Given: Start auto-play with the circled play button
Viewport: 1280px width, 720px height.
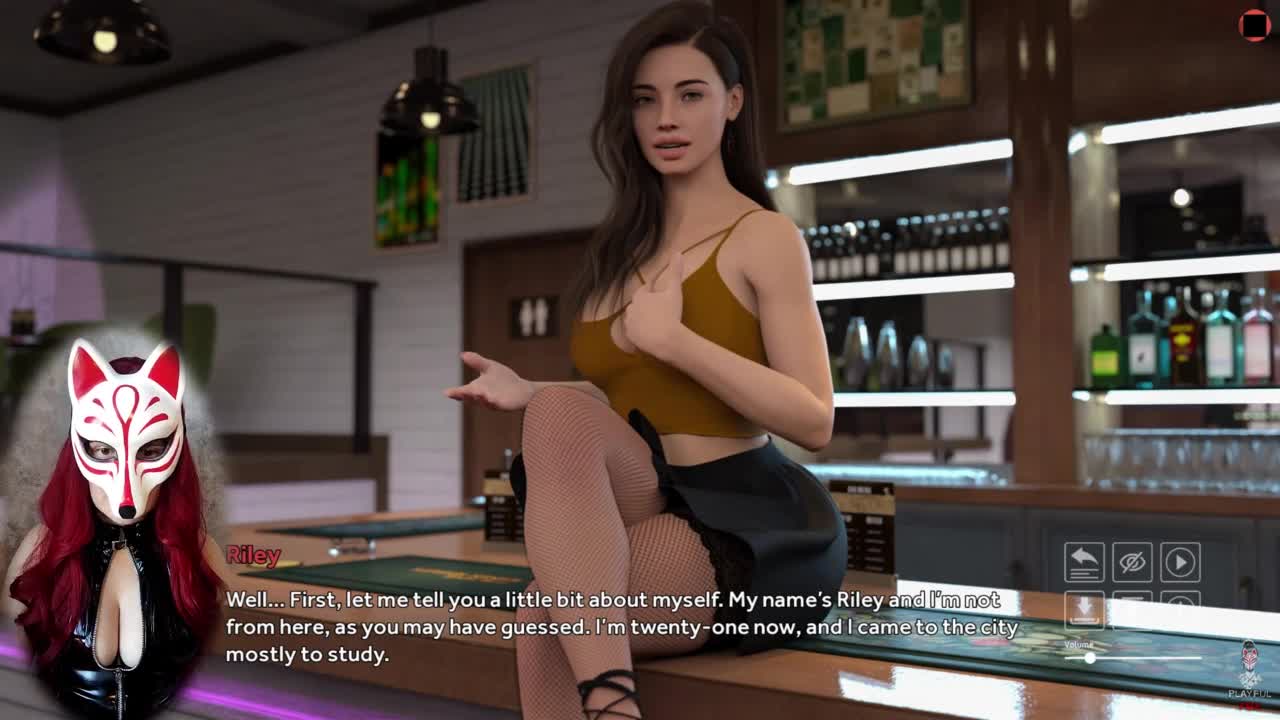Looking at the screenshot, I should point(1180,562).
